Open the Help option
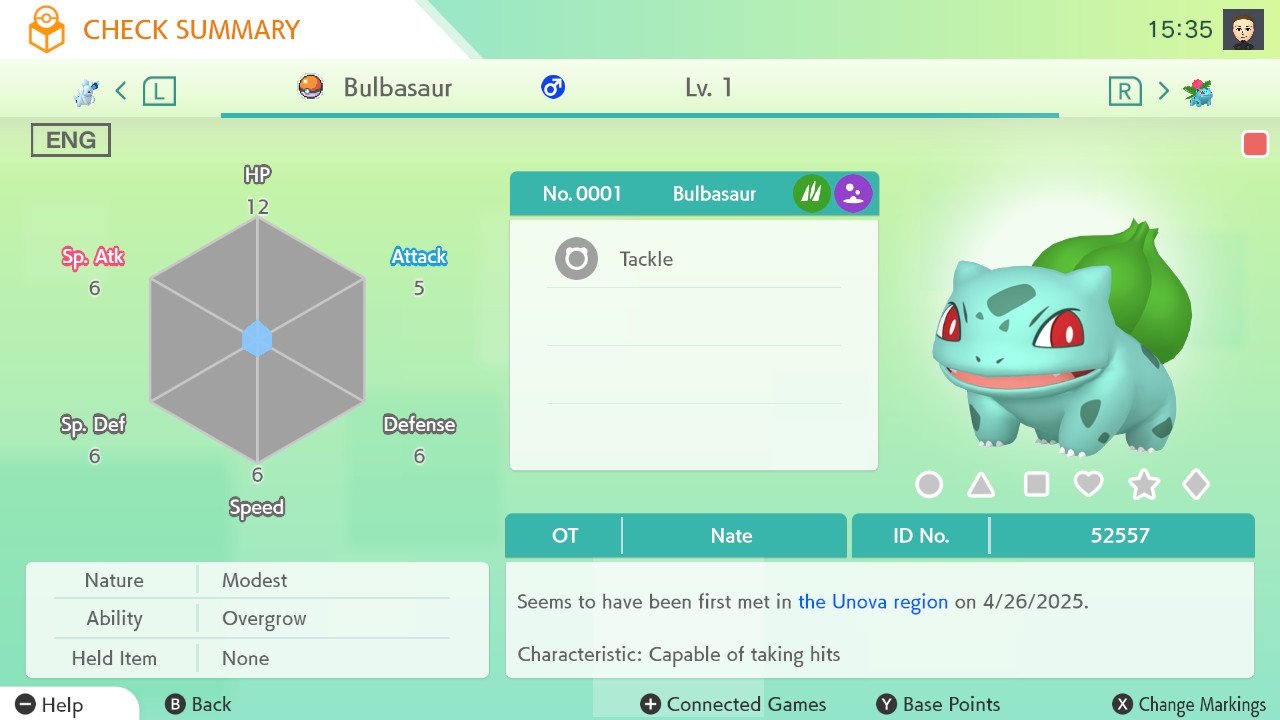Viewport: 1280px width, 720px height. 50,704
